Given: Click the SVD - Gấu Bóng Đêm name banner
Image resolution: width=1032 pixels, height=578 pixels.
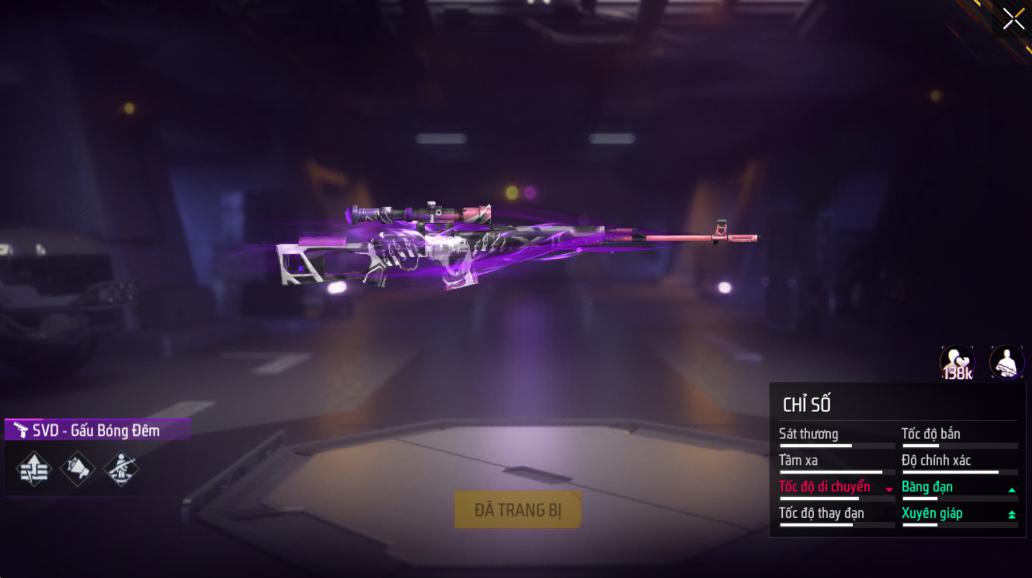Looking at the screenshot, I should click(96, 430).
